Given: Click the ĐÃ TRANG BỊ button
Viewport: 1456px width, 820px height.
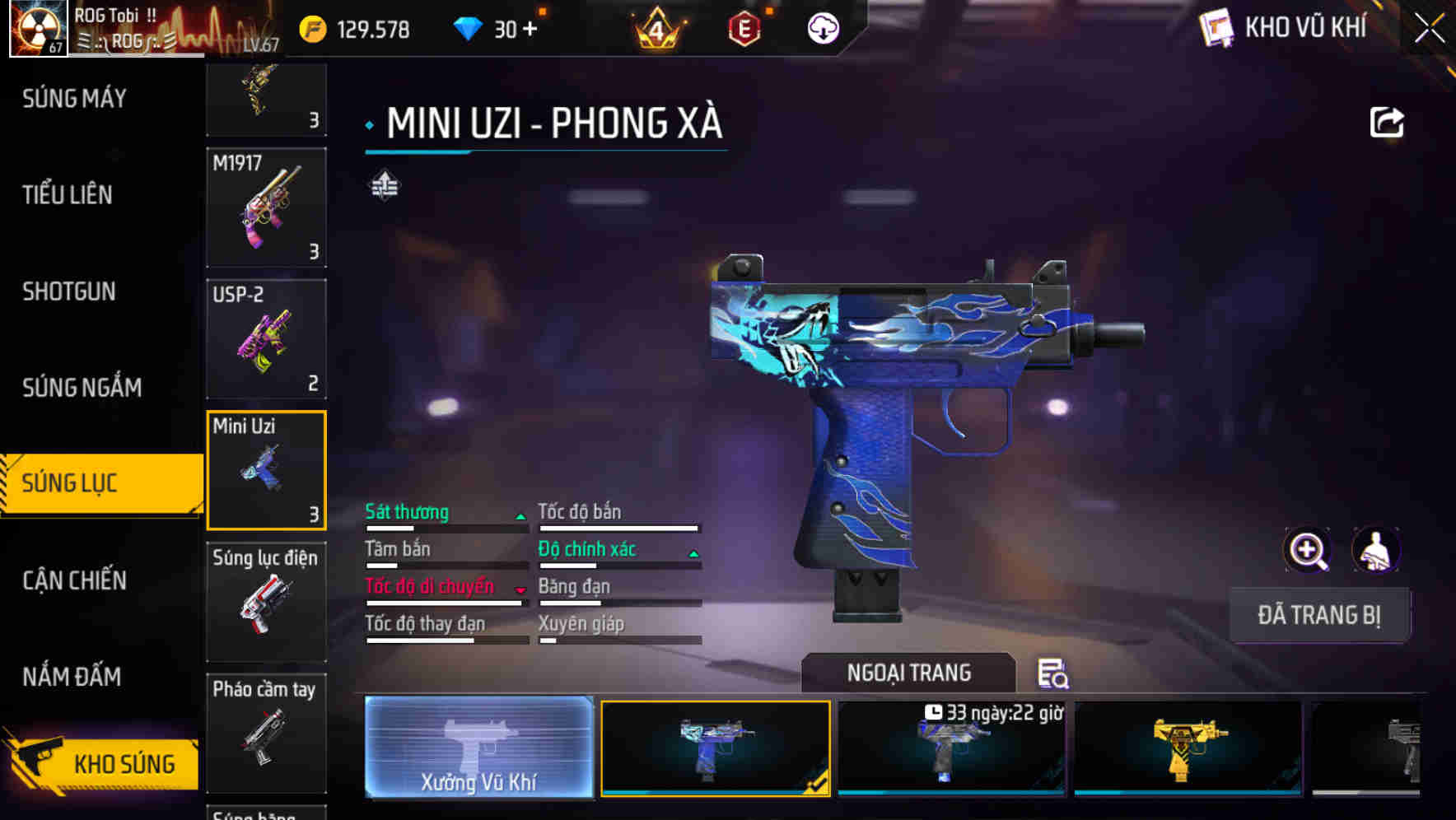Looking at the screenshot, I should tap(1321, 615).
